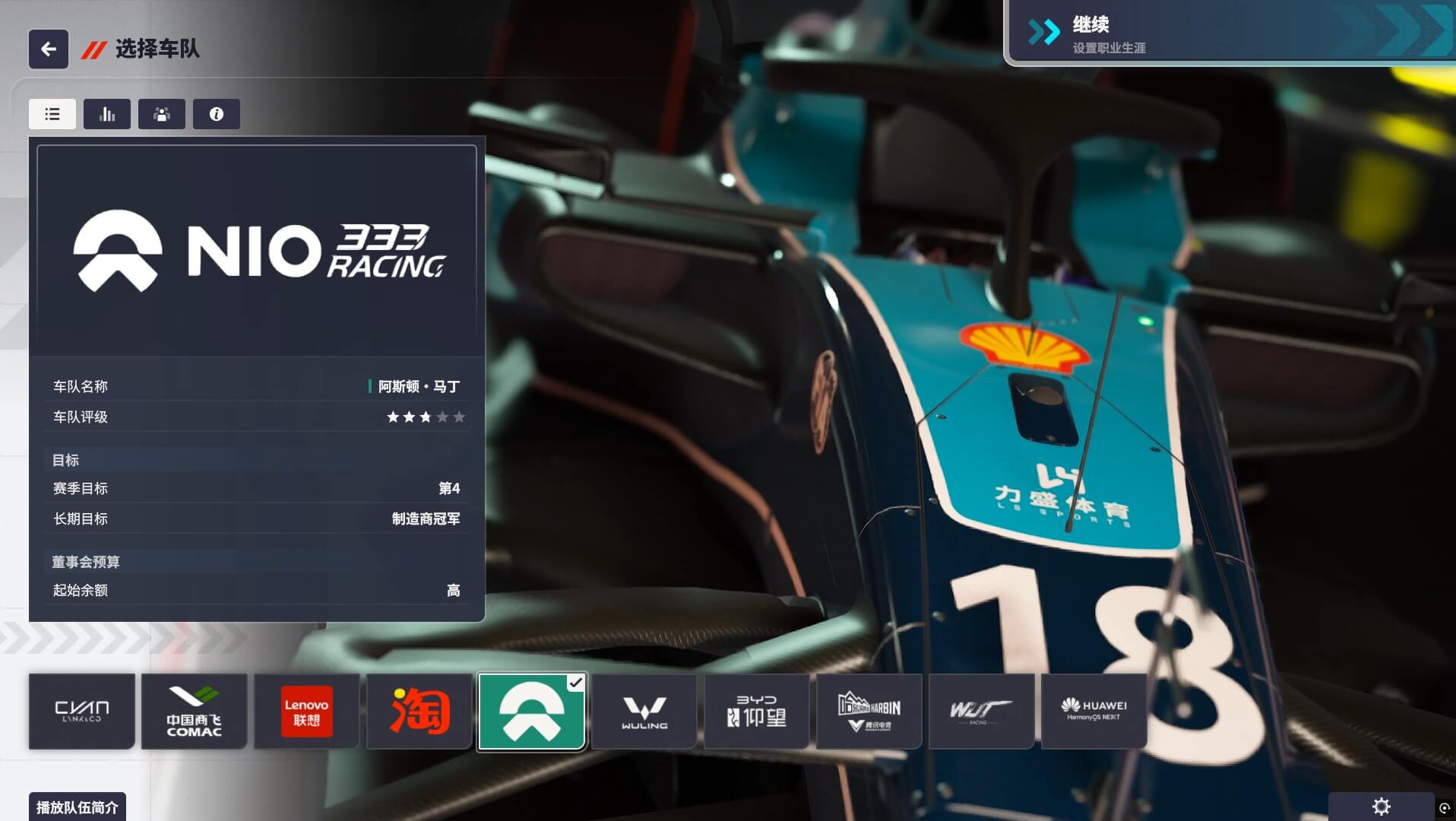Pick the Lenovo 联想 team

click(x=307, y=712)
